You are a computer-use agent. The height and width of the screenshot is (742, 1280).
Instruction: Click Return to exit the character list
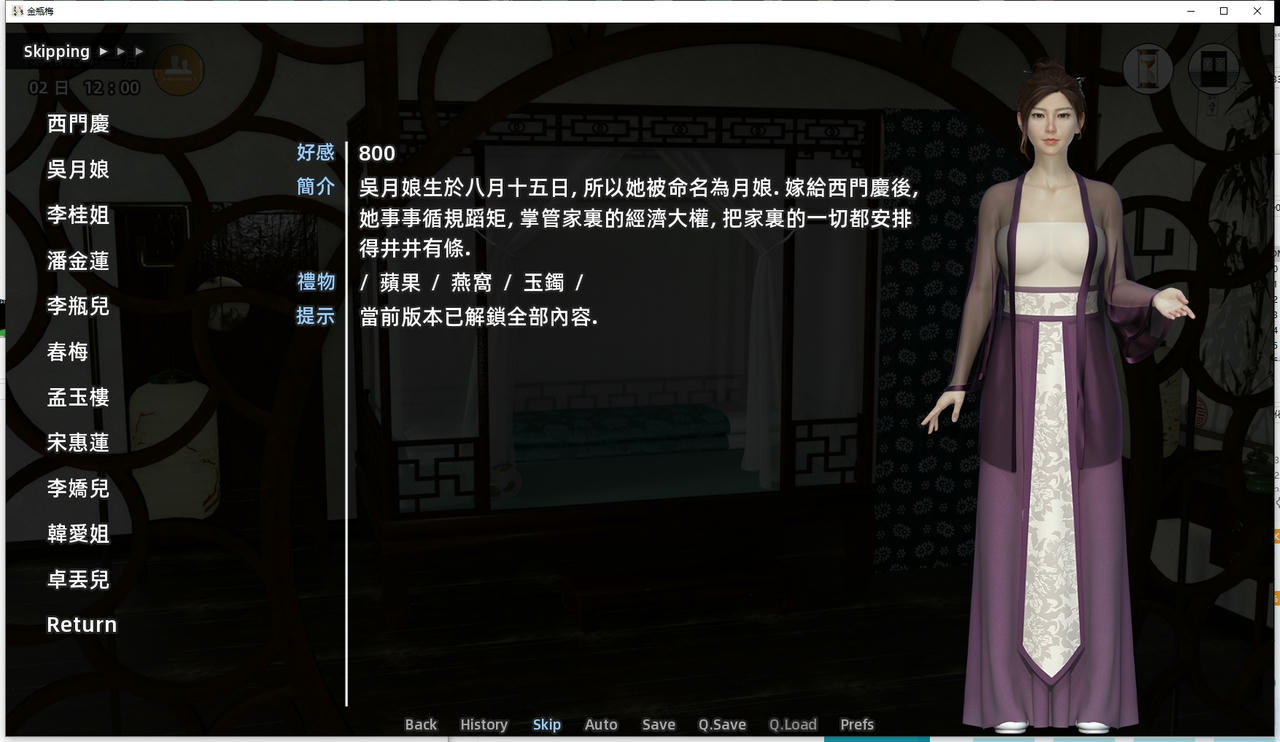click(x=81, y=624)
